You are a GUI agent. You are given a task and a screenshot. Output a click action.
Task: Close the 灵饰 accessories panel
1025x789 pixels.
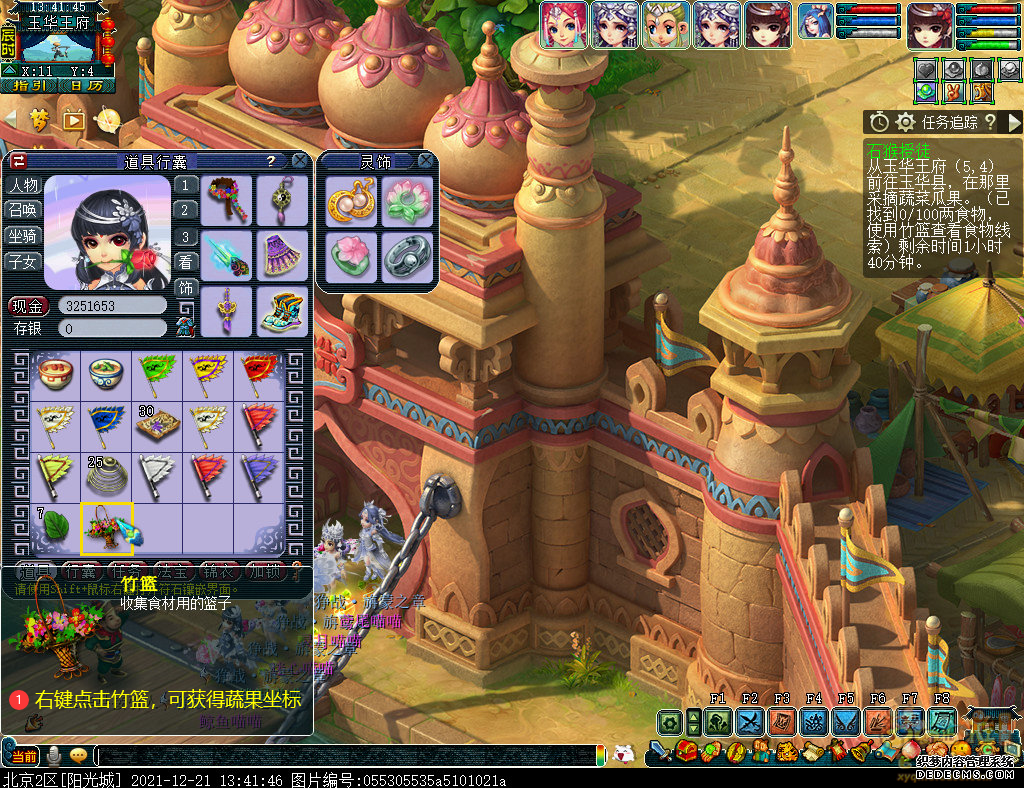click(426, 161)
